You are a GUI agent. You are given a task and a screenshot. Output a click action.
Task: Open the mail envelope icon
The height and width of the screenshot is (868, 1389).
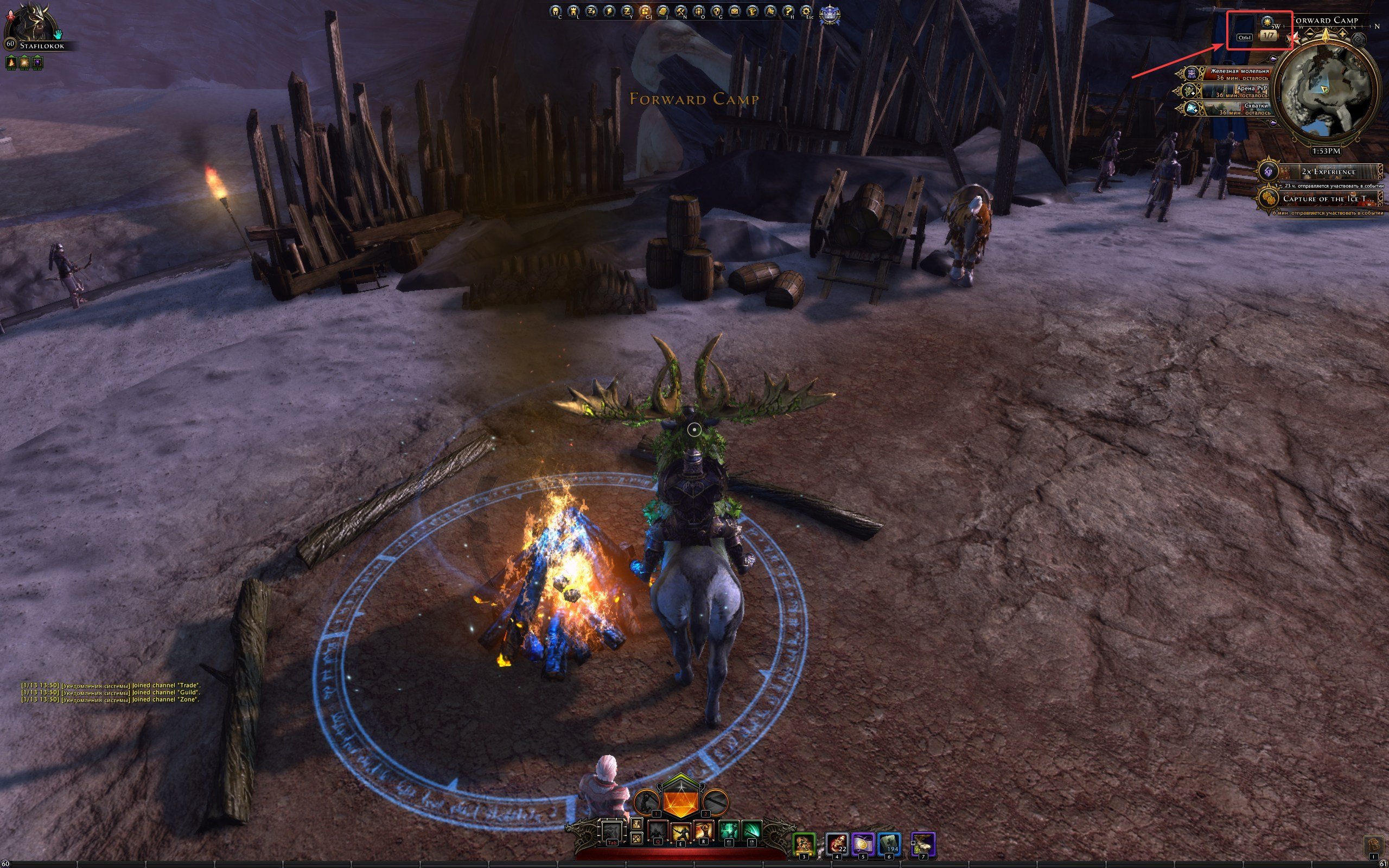(x=734, y=11)
